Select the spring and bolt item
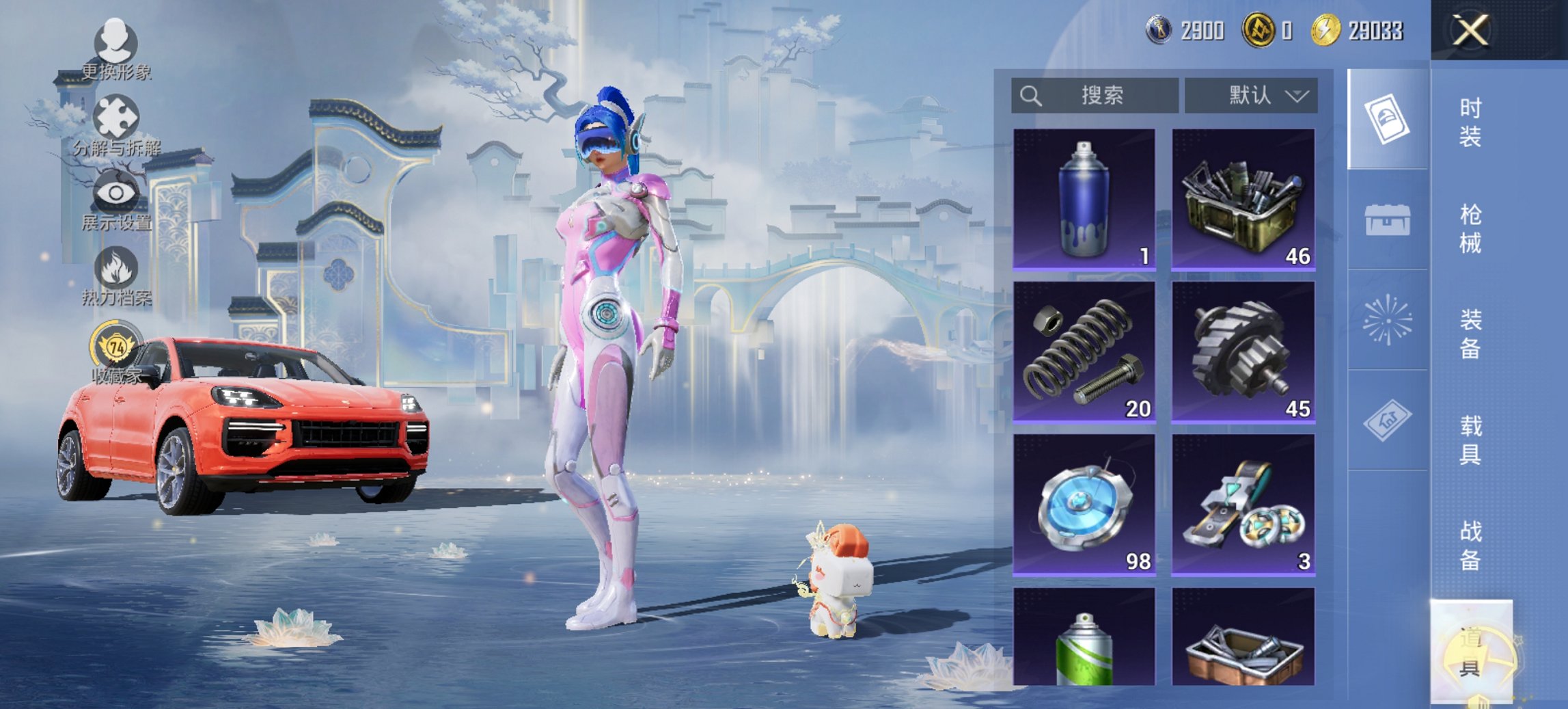Screen dimensions: 1568x709 click(1084, 351)
